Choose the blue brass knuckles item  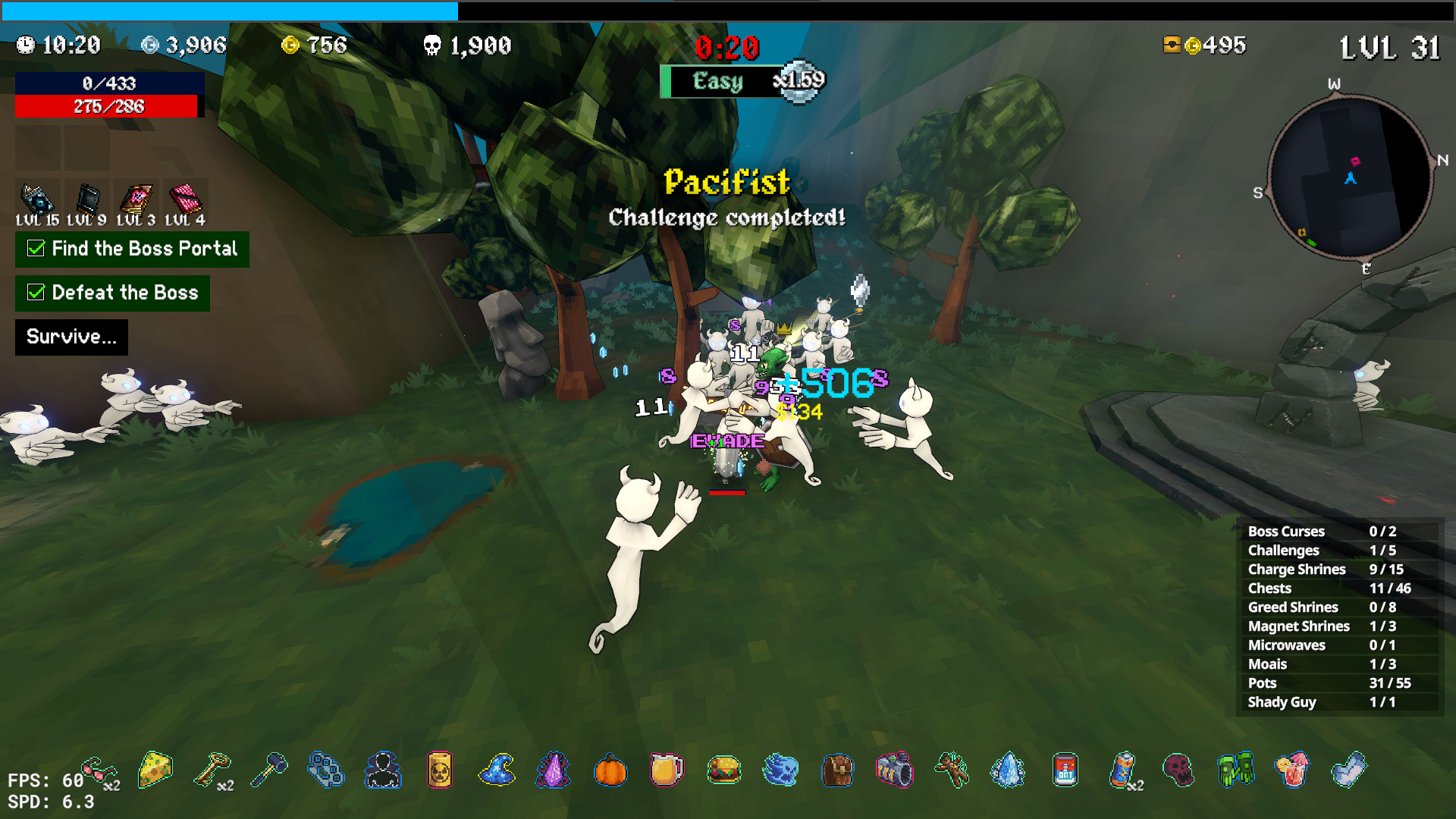326,770
